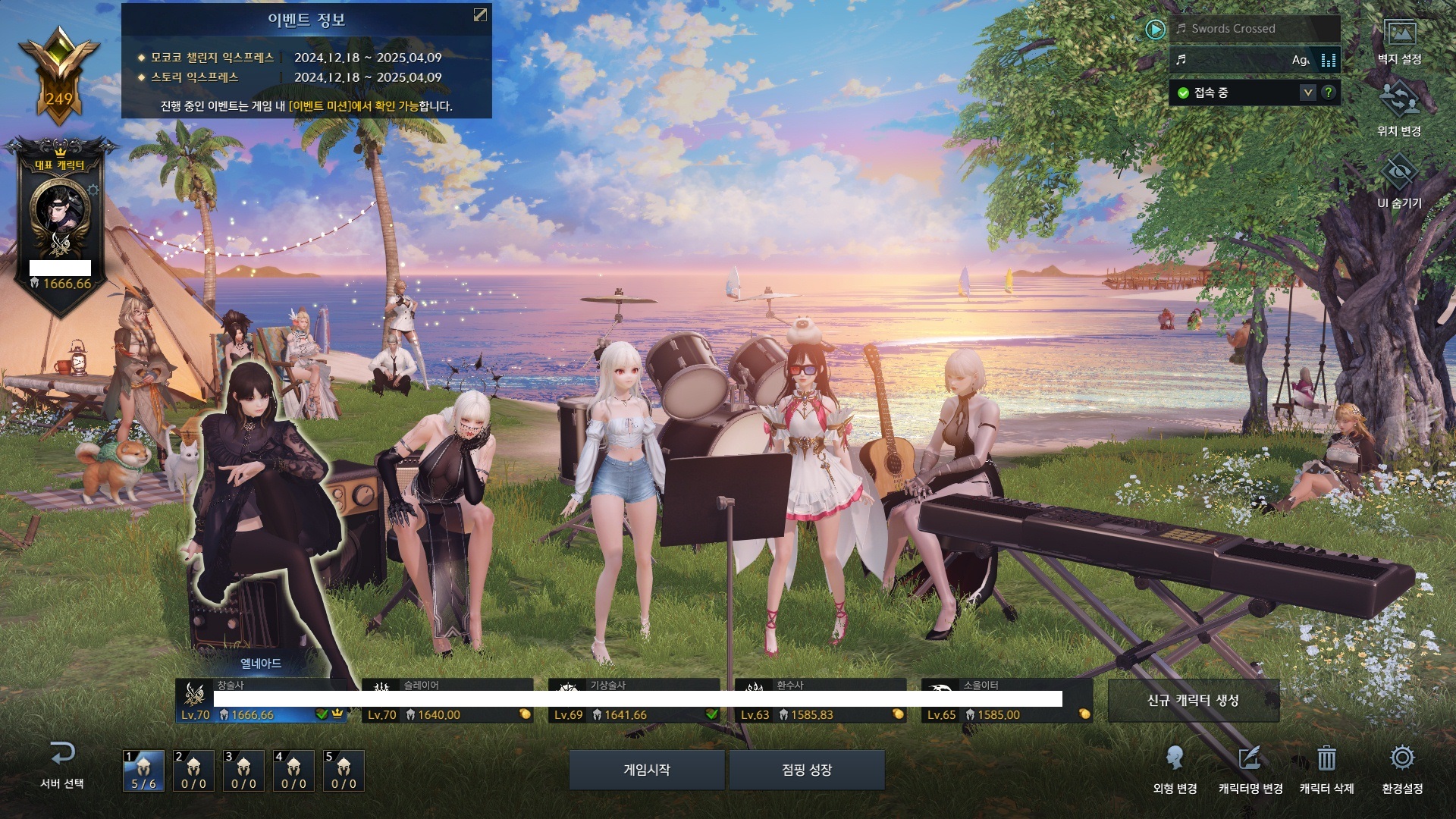The width and height of the screenshot is (1456, 819).
Task: Open 외형 변경 appearance change
Action: pyautogui.click(x=1175, y=767)
